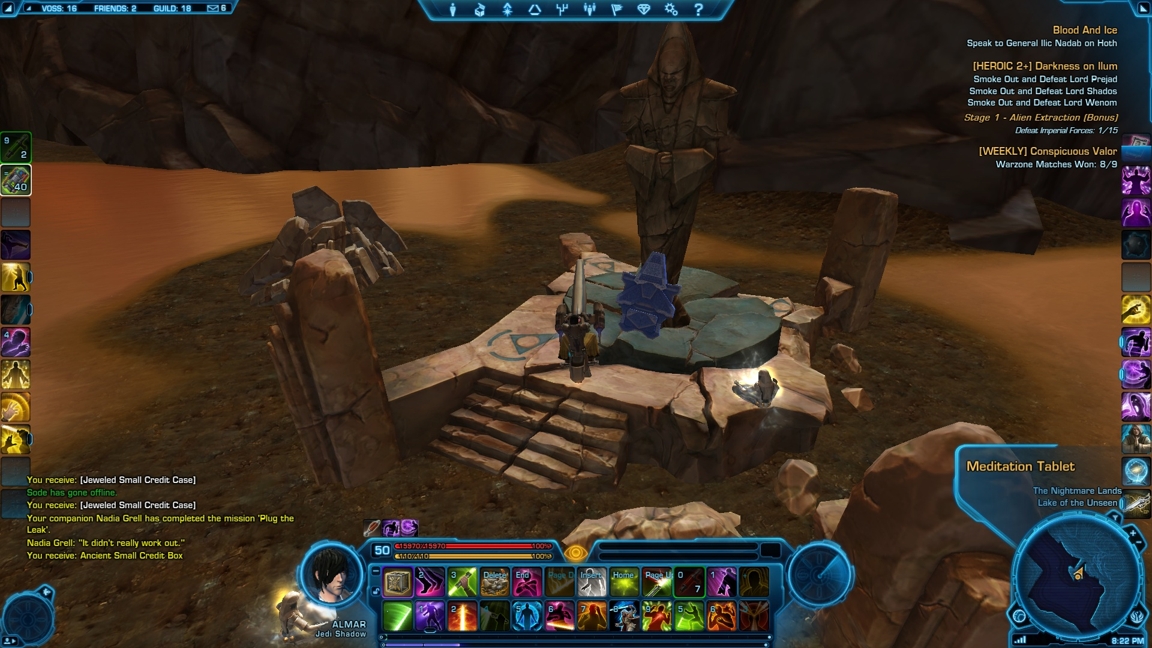Select the crate item in the first hotbar slot
Image resolution: width=1152 pixels, height=648 pixels.
coord(398,582)
